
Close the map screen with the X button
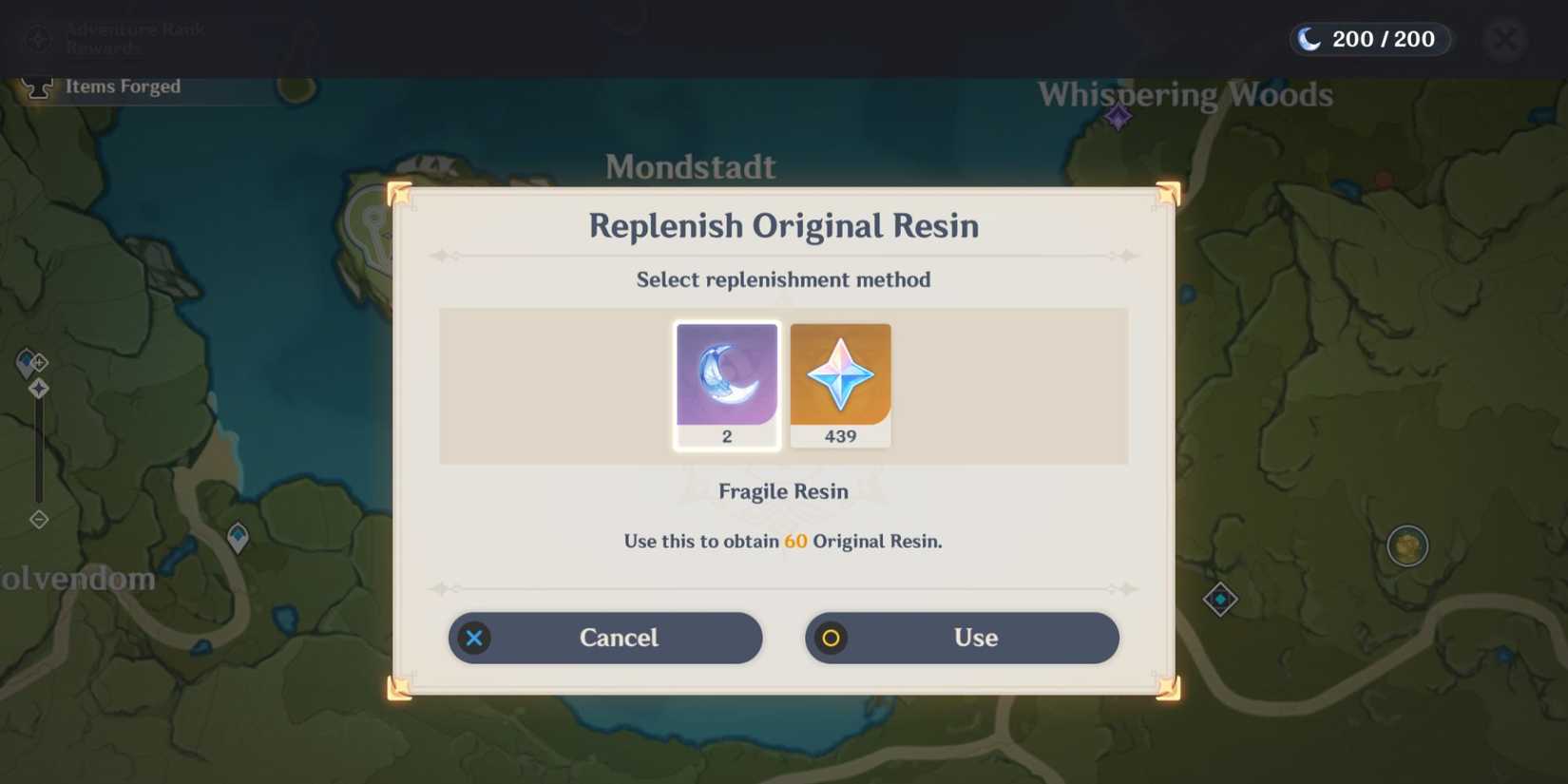pyautogui.click(x=1503, y=39)
